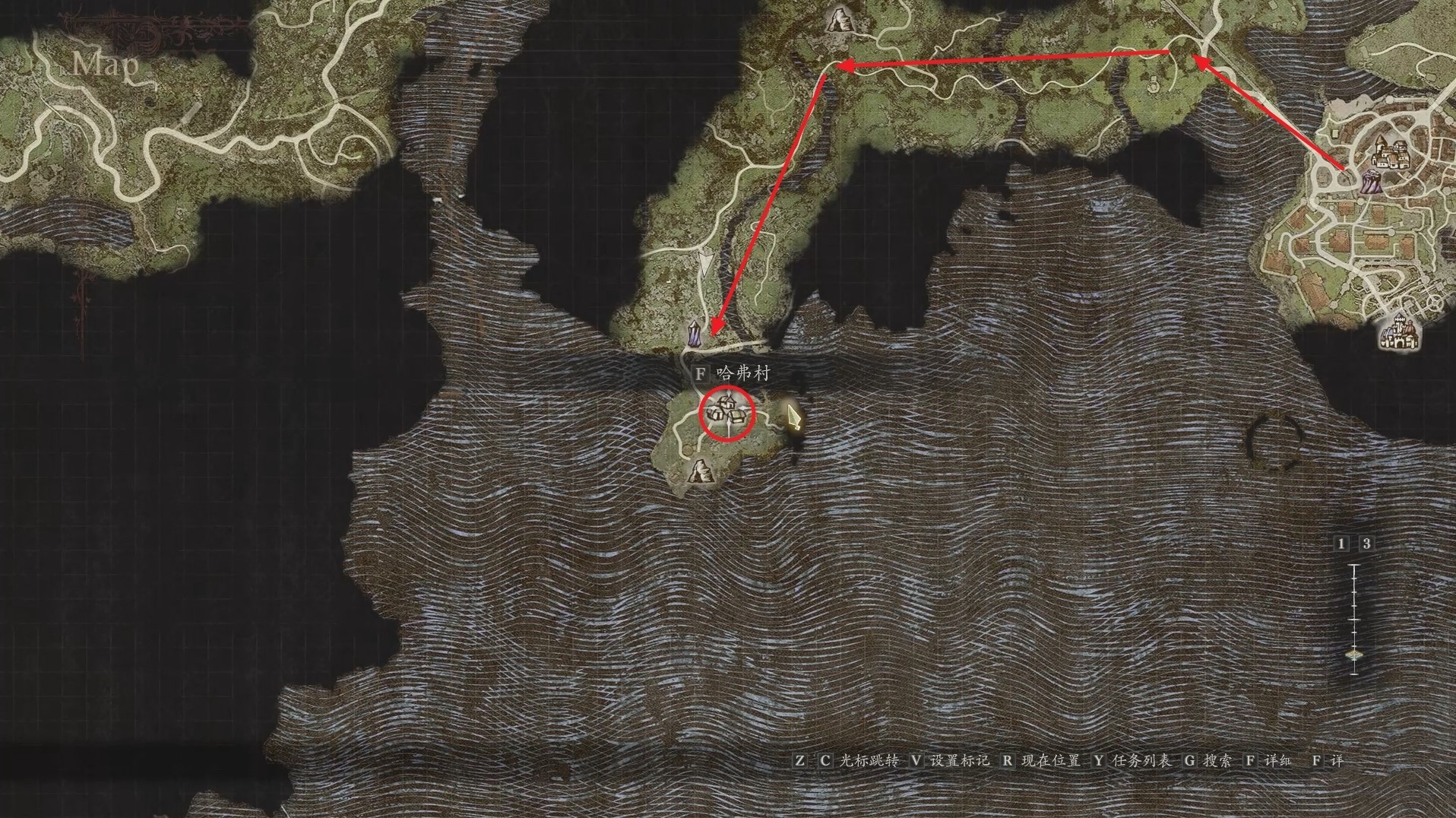1456x818 pixels.
Task: Click the city town-buildings marker
Action: [1390, 154]
